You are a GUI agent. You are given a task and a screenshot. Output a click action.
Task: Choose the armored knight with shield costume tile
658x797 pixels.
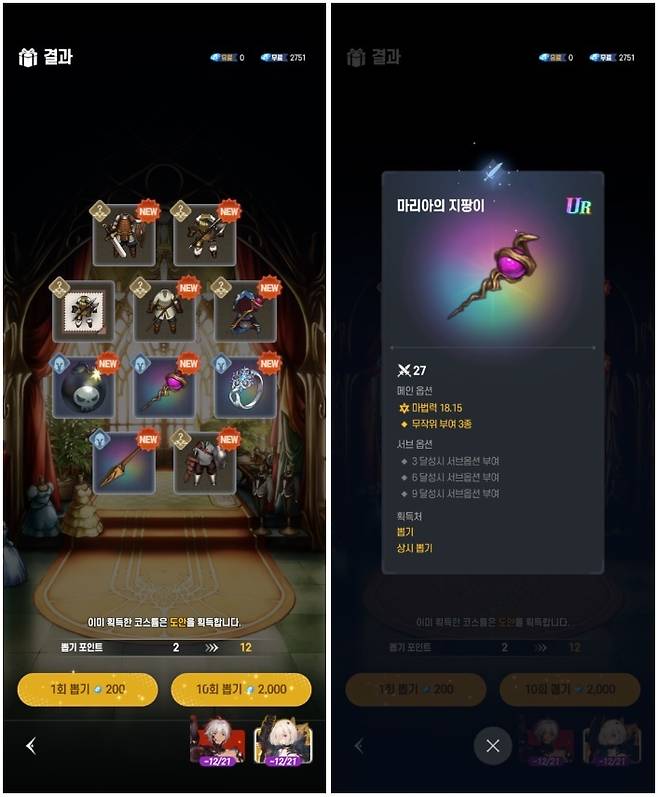[205, 462]
